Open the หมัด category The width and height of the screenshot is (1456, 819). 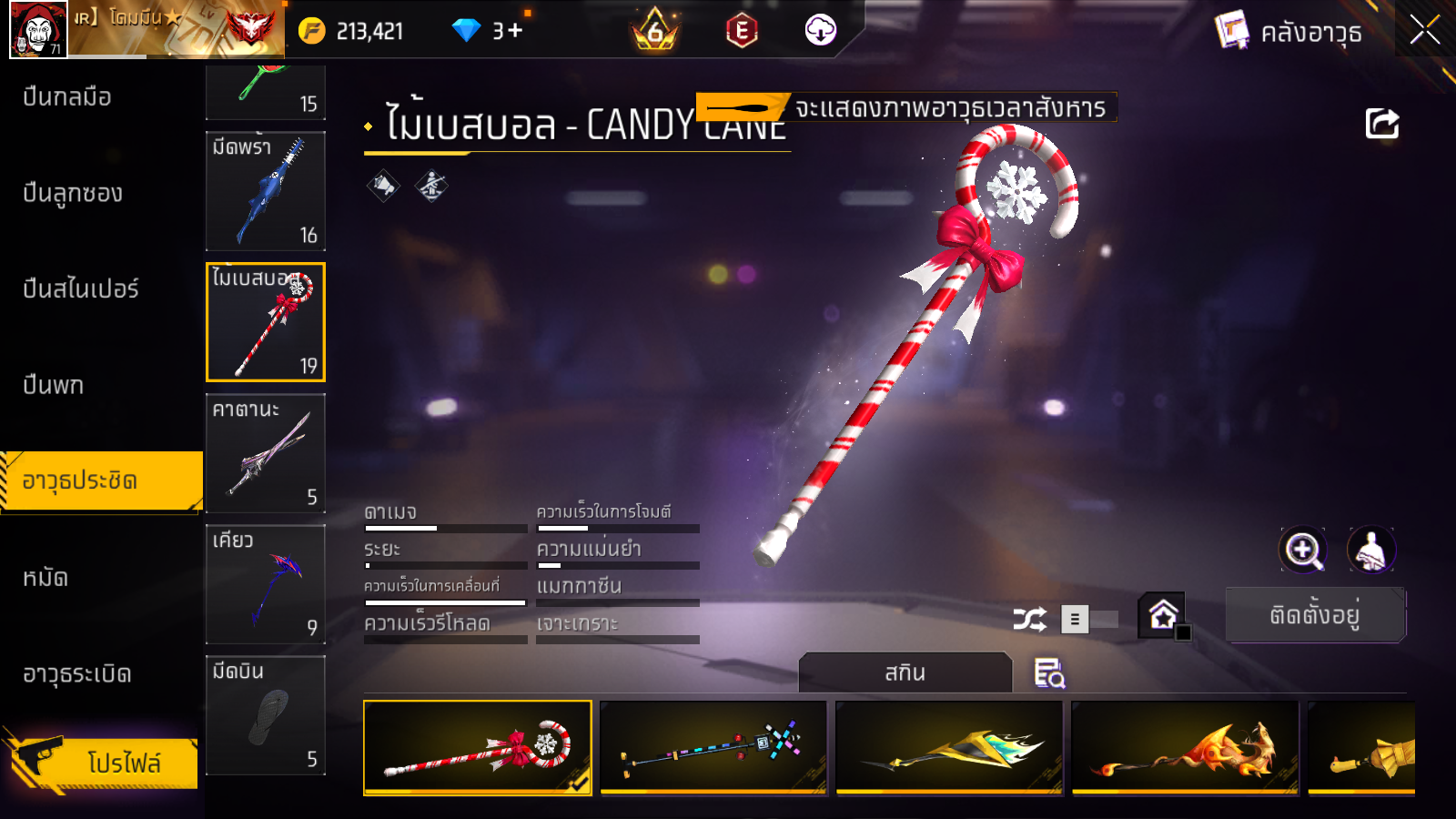pyautogui.click(x=45, y=578)
